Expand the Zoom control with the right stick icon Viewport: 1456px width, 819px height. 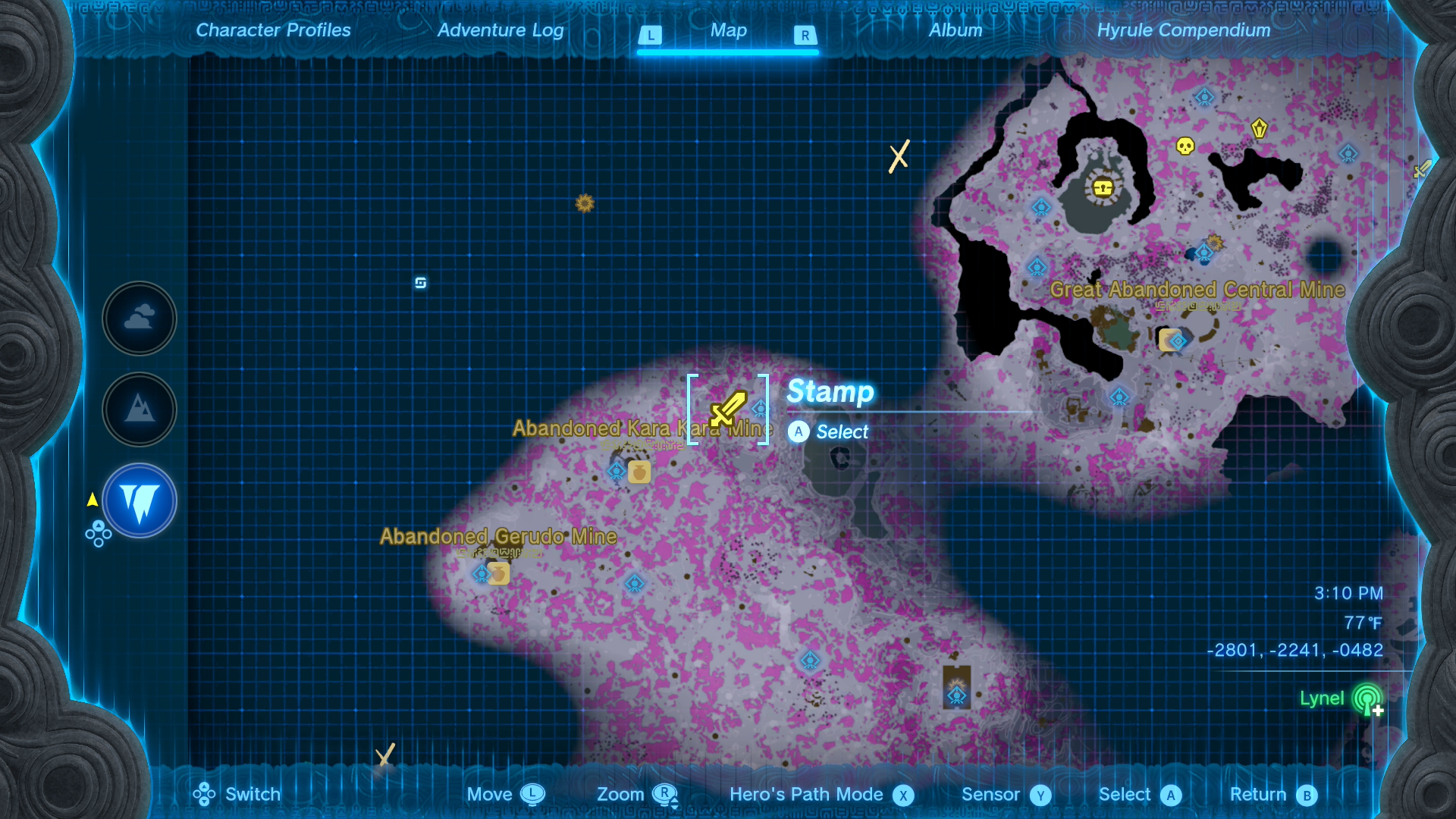point(666,795)
